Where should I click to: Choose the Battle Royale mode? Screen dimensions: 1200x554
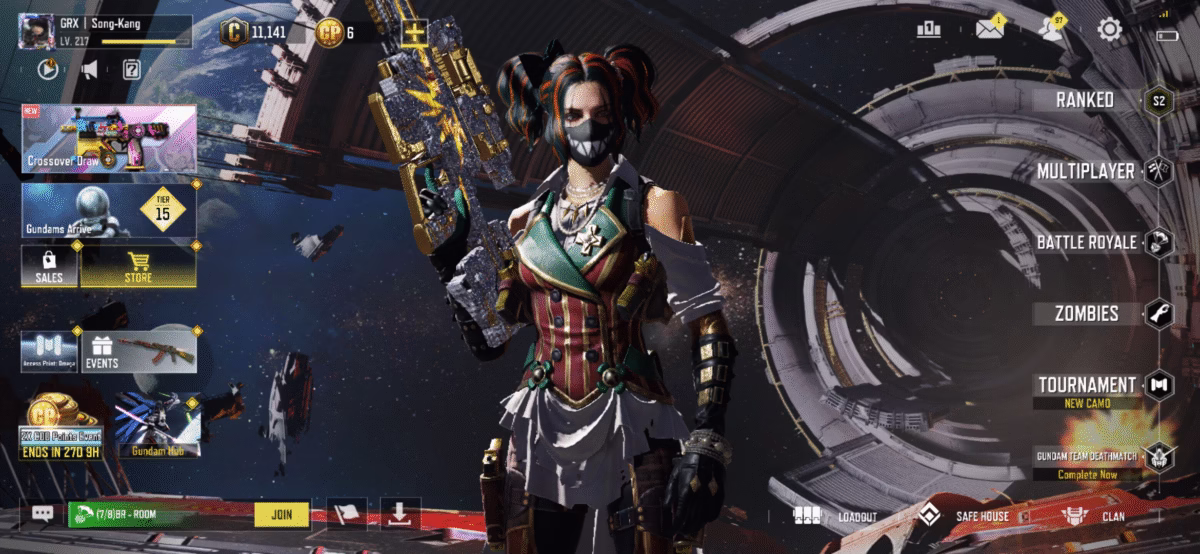click(x=1086, y=242)
